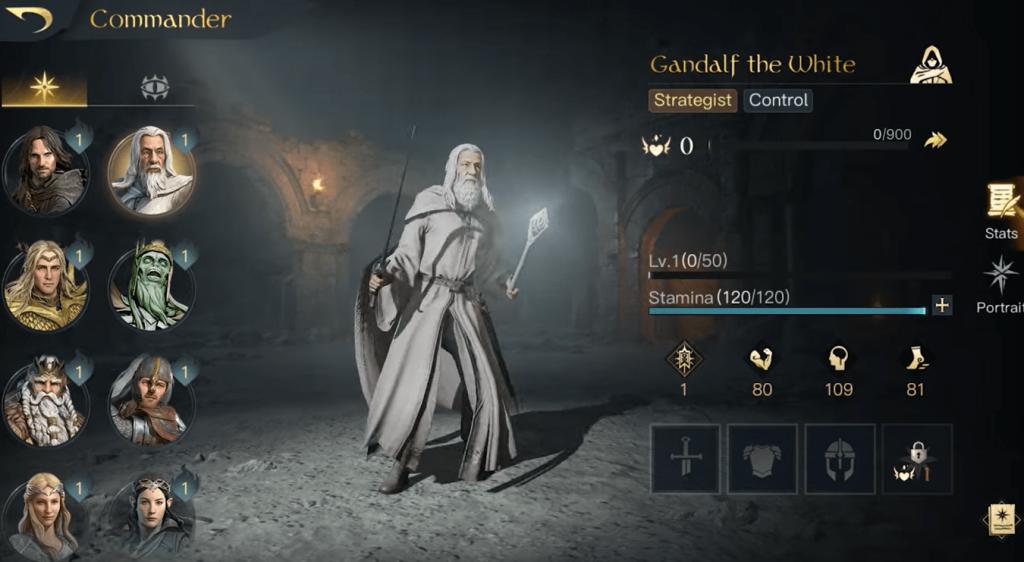
Task: Select the Aragorn commander portrait
Action: [45, 172]
